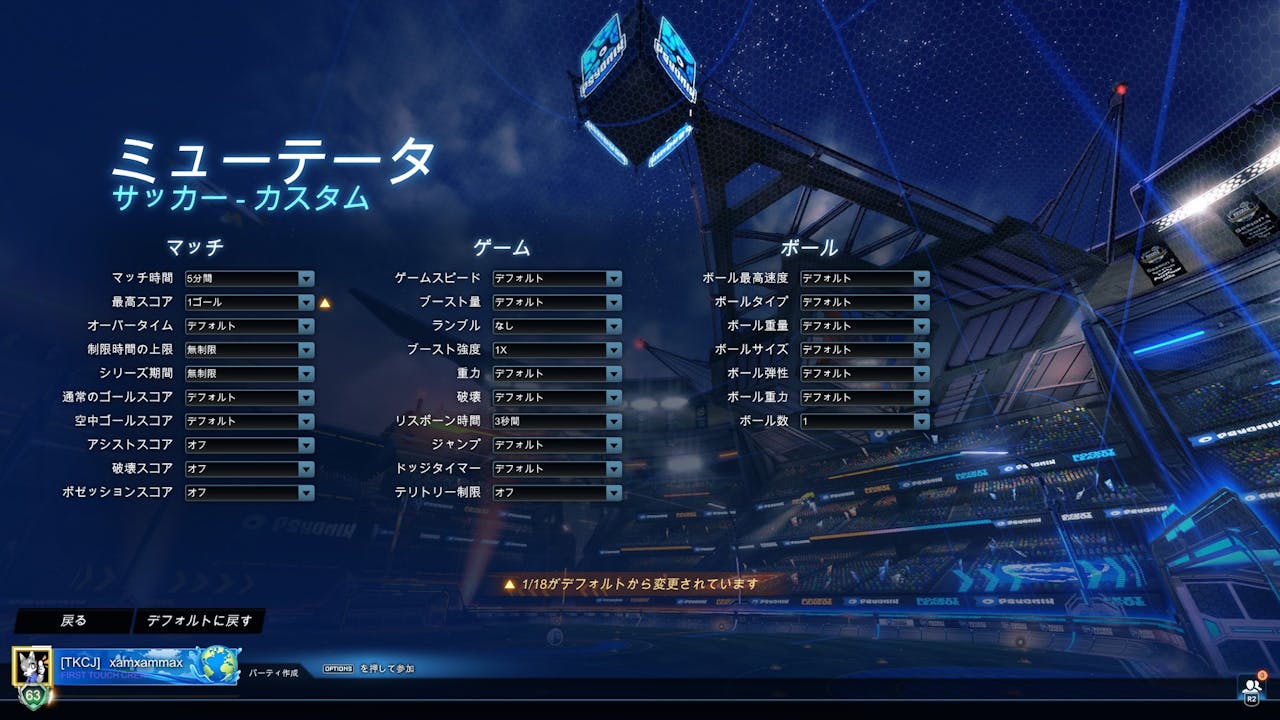1280x720 pixels.
Task: Expand the アシストスコア dropdown
Action: click(x=249, y=445)
